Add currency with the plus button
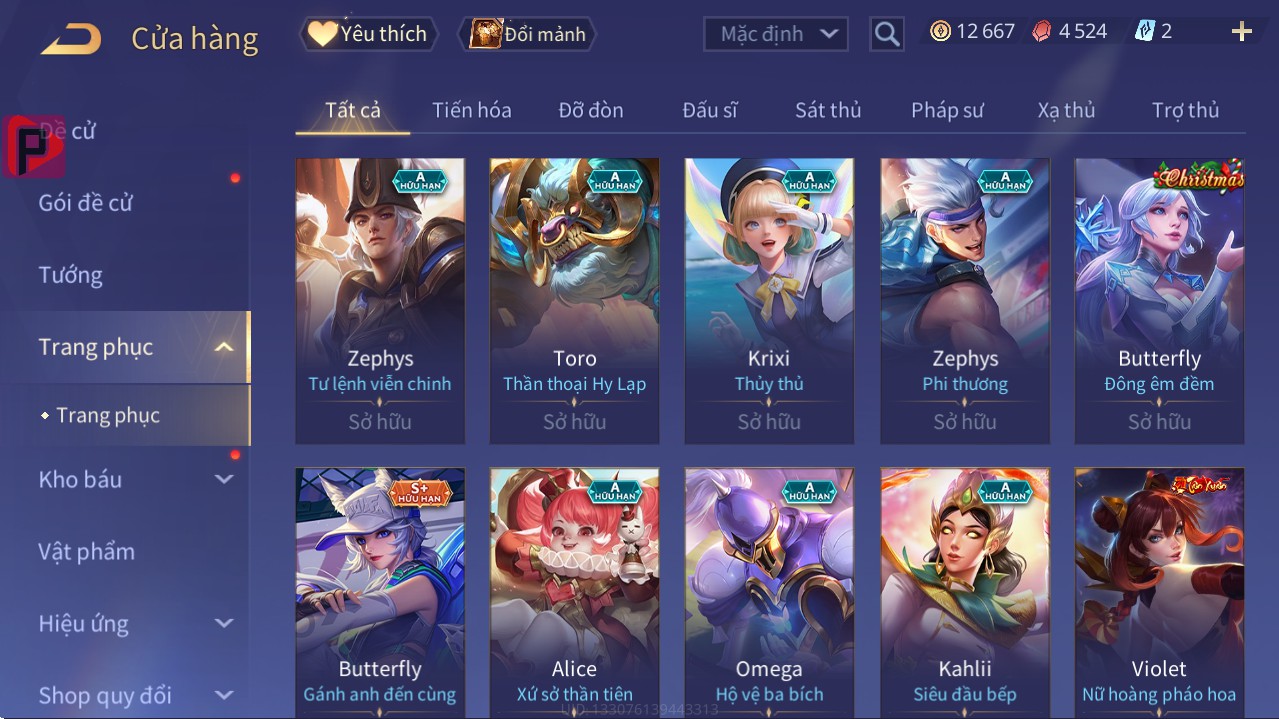1279x719 pixels. click(x=1241, y=32)
